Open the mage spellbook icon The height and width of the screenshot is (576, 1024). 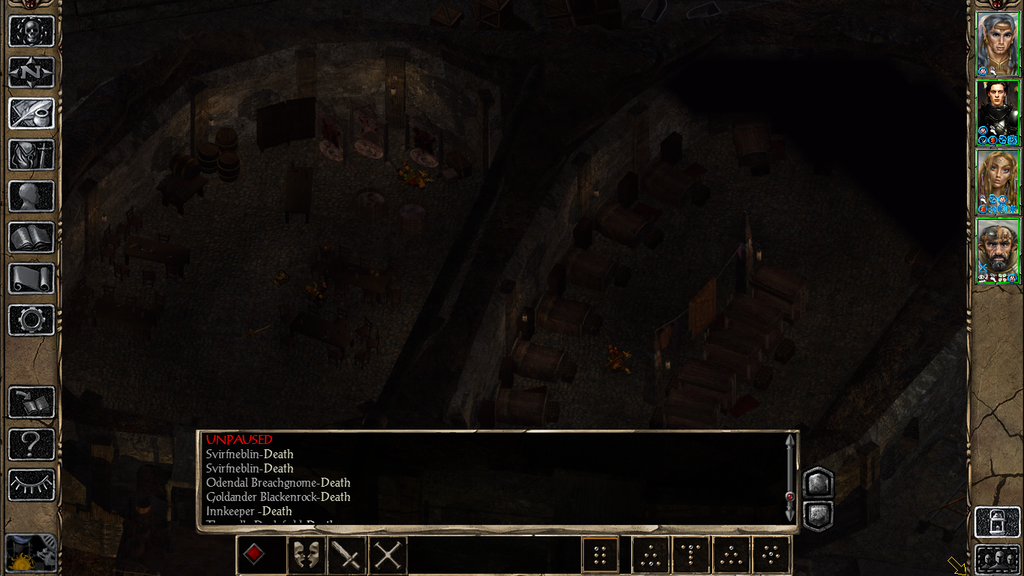coord(31,237)
